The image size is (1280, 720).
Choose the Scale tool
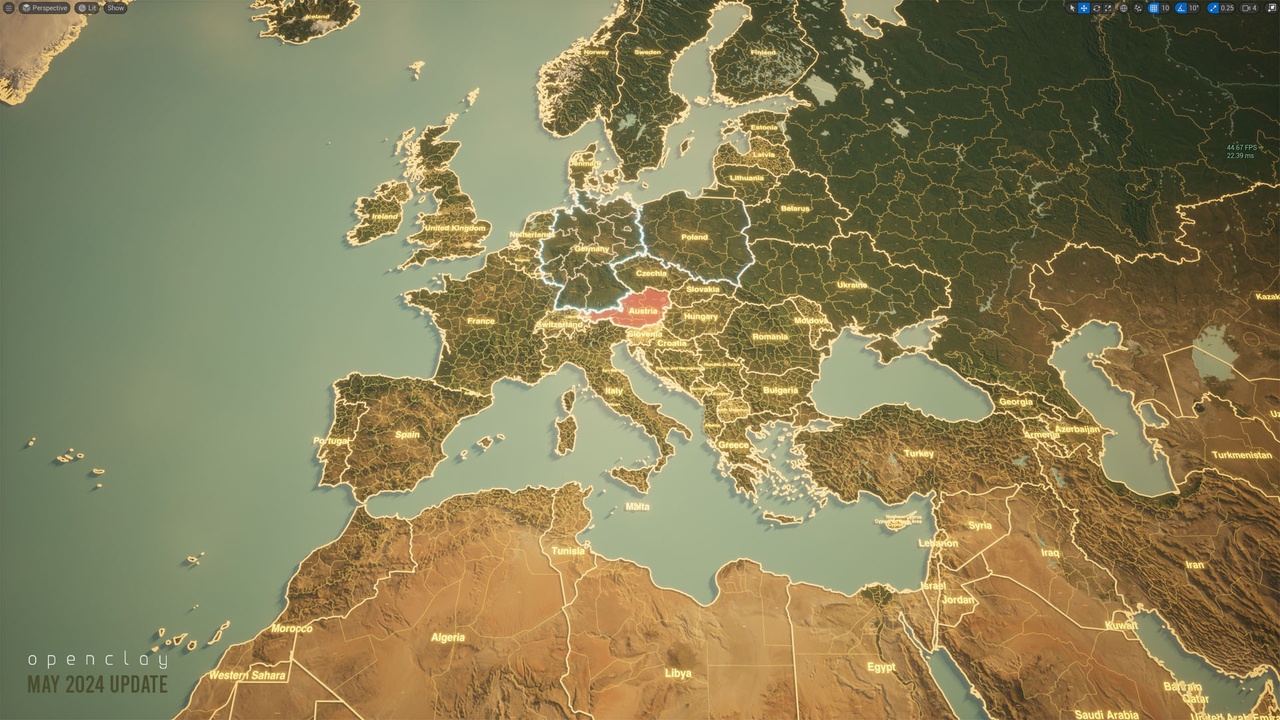pyautogui.click(x=1108, y=7)
